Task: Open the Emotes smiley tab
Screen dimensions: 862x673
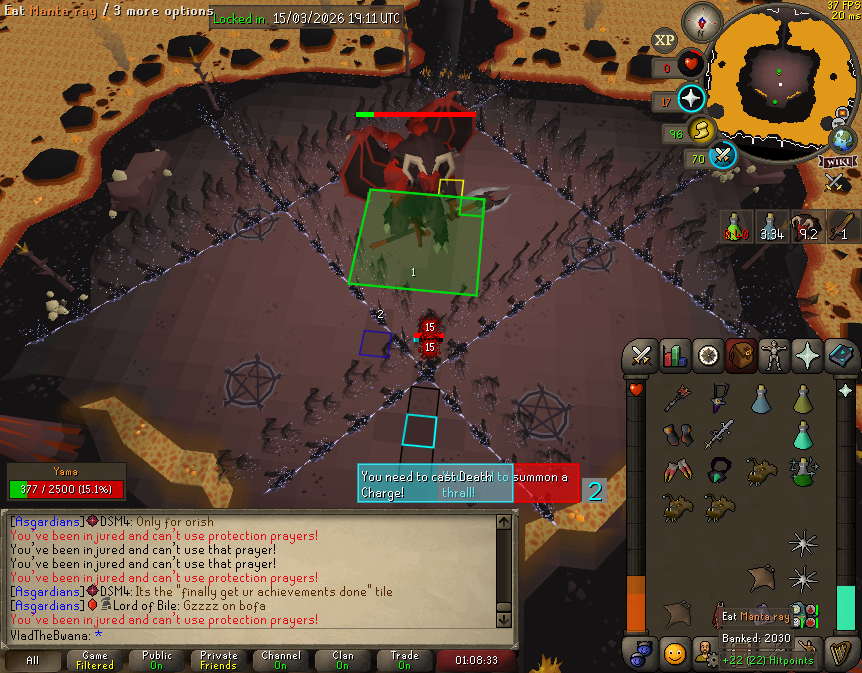Action: click(x=675, y=654)
